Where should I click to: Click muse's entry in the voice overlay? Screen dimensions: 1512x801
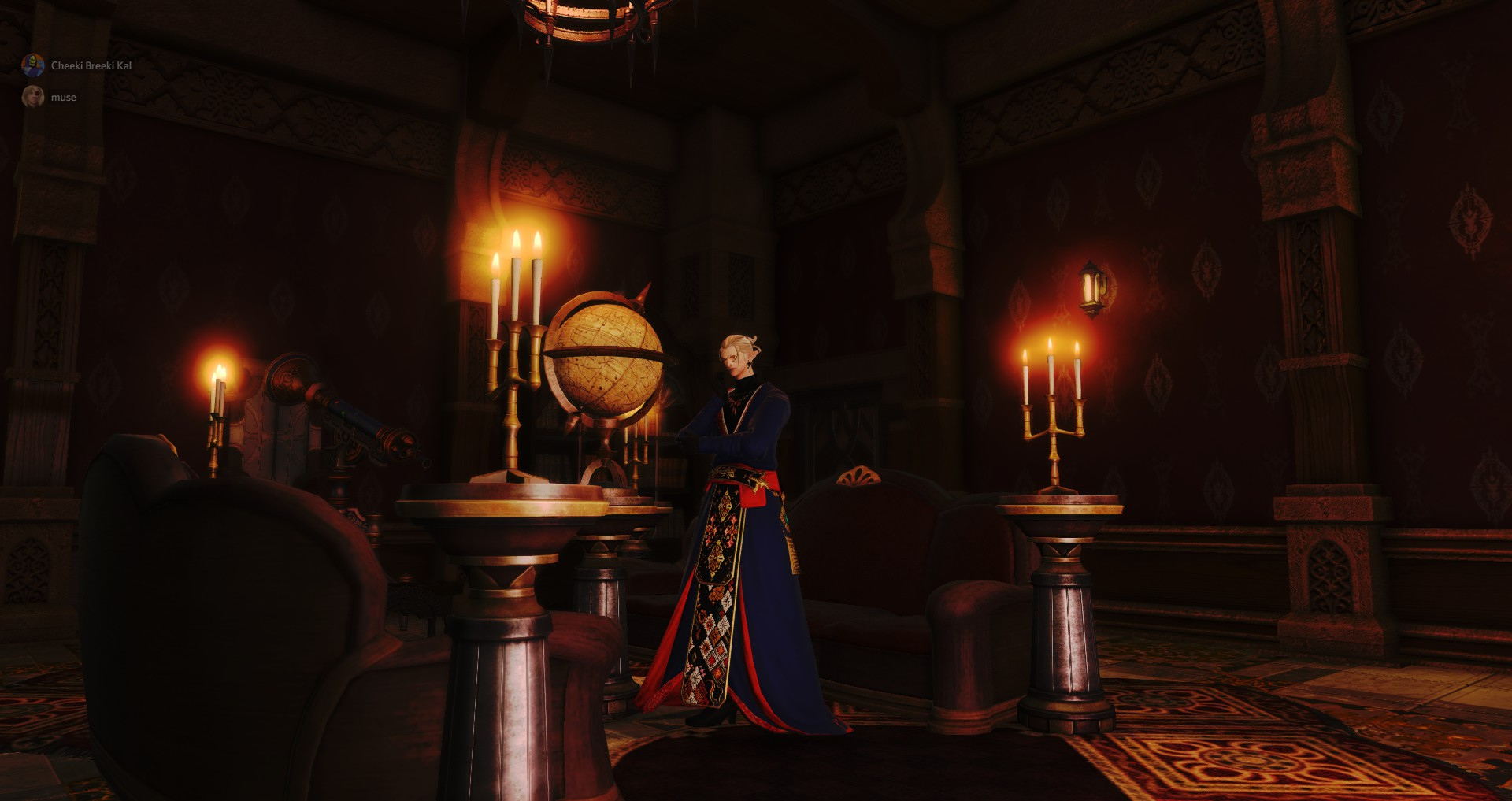(x=63, y=97)
